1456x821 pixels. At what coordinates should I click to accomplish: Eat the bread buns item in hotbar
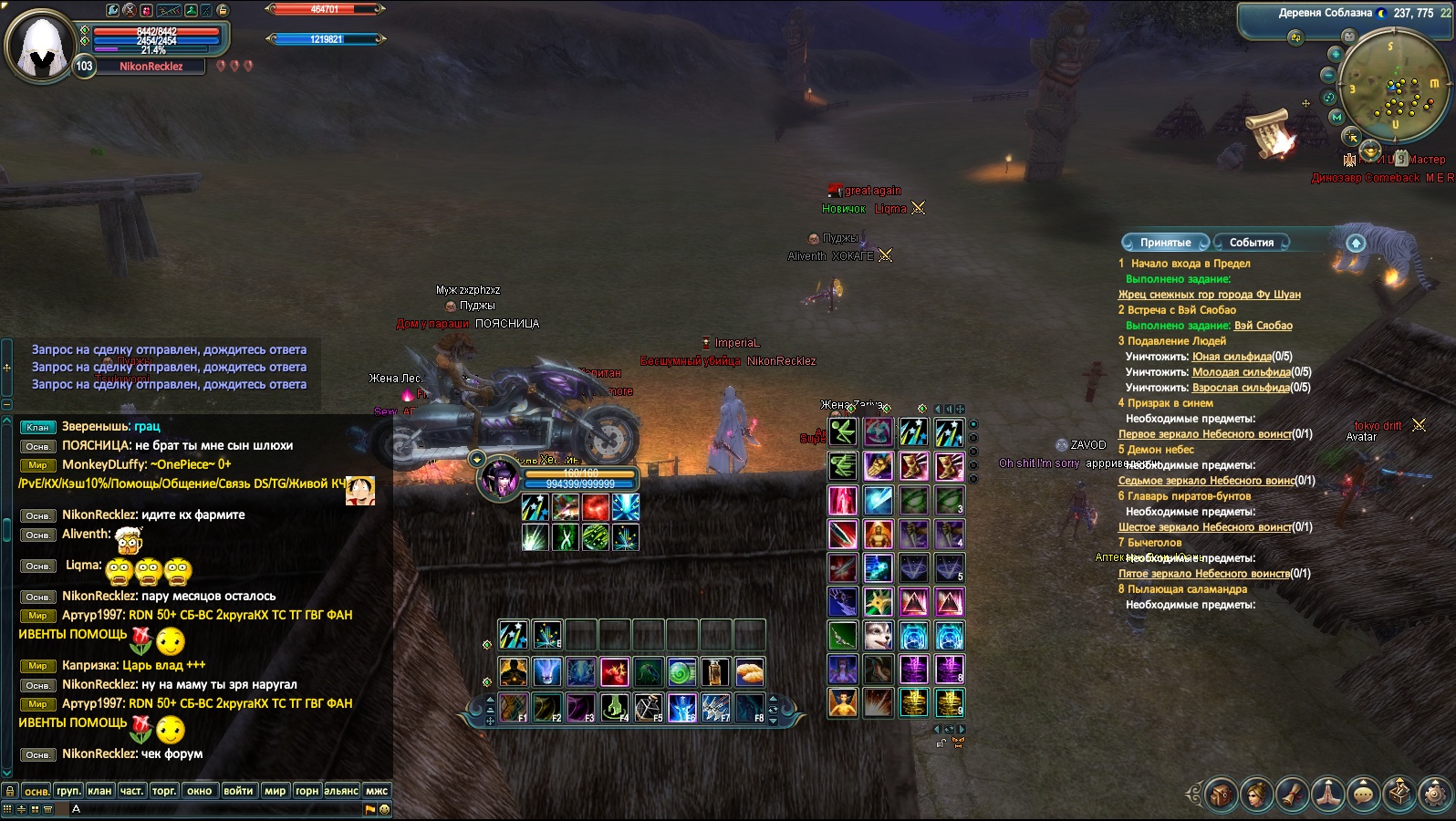click(x=749, y=672)
